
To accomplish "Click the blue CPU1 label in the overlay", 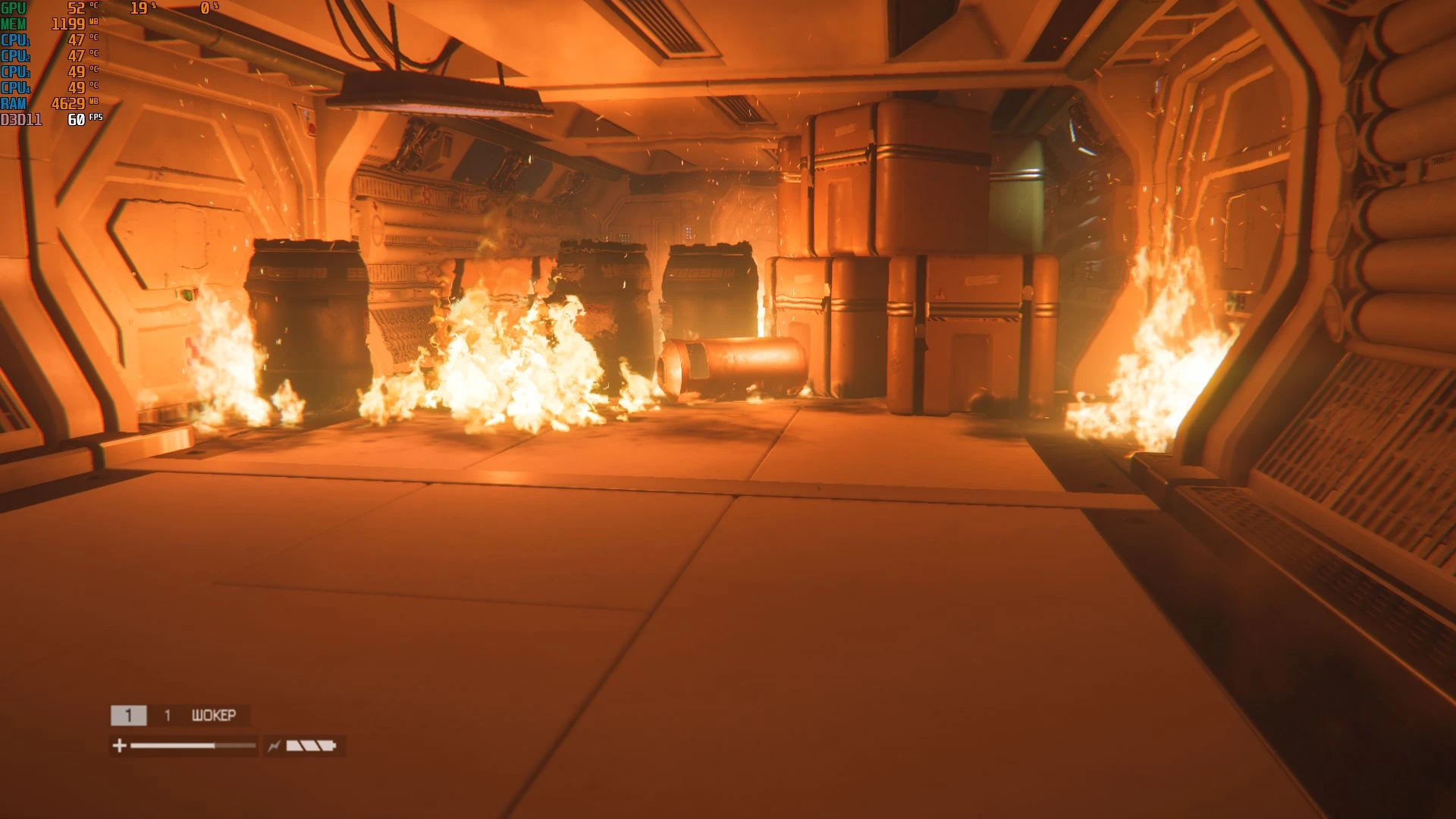I will [14, 39].
